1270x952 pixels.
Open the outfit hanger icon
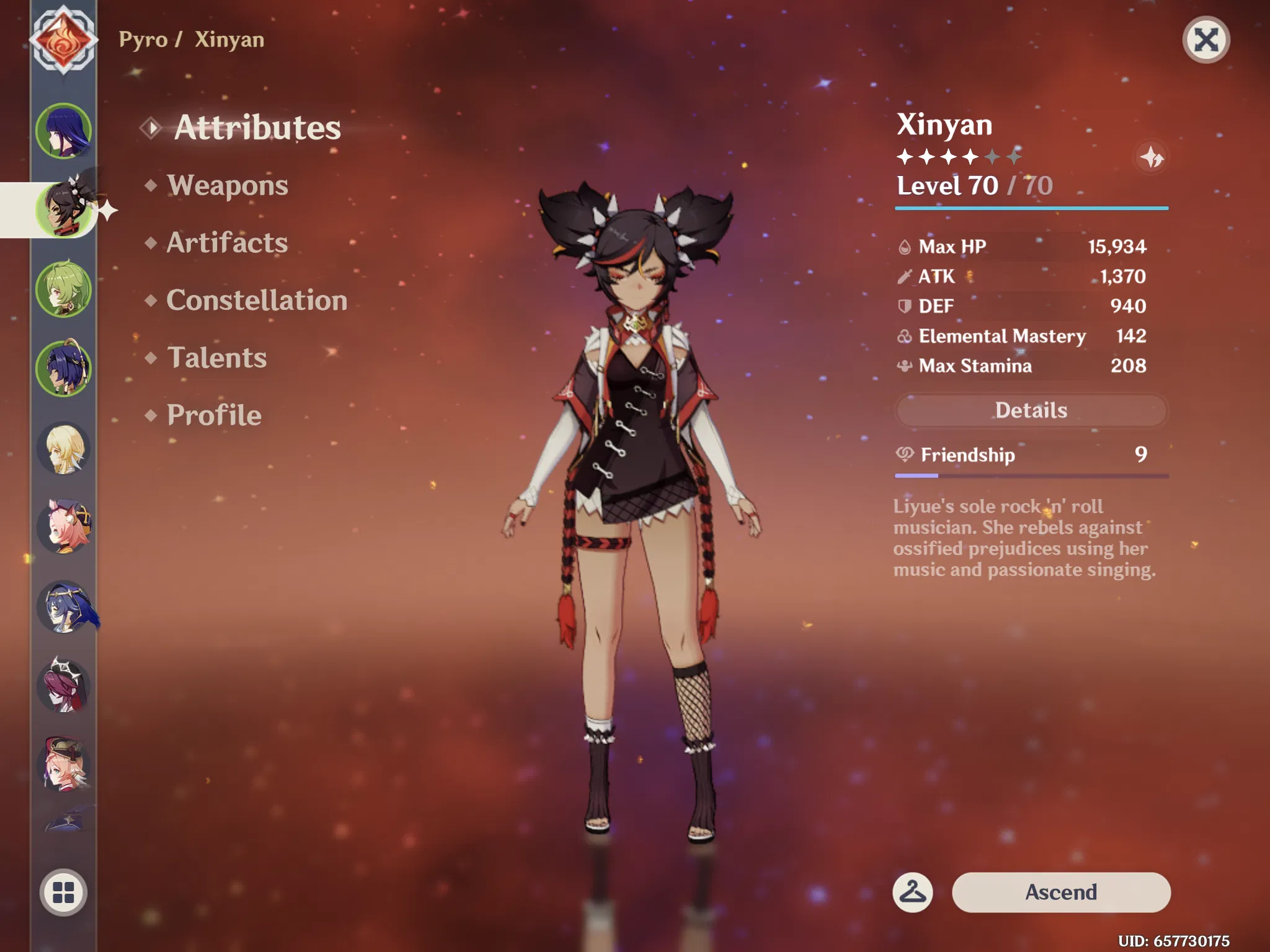(x=912, y=892)
